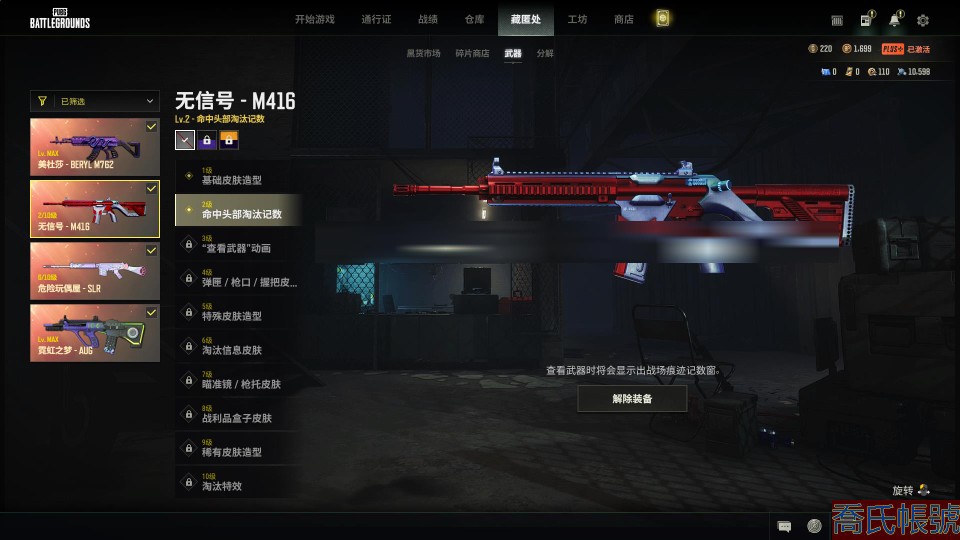Expand the 已筛选 filter dropdown
This screenshot has height=540, width=960.
[x=95, y=101]
